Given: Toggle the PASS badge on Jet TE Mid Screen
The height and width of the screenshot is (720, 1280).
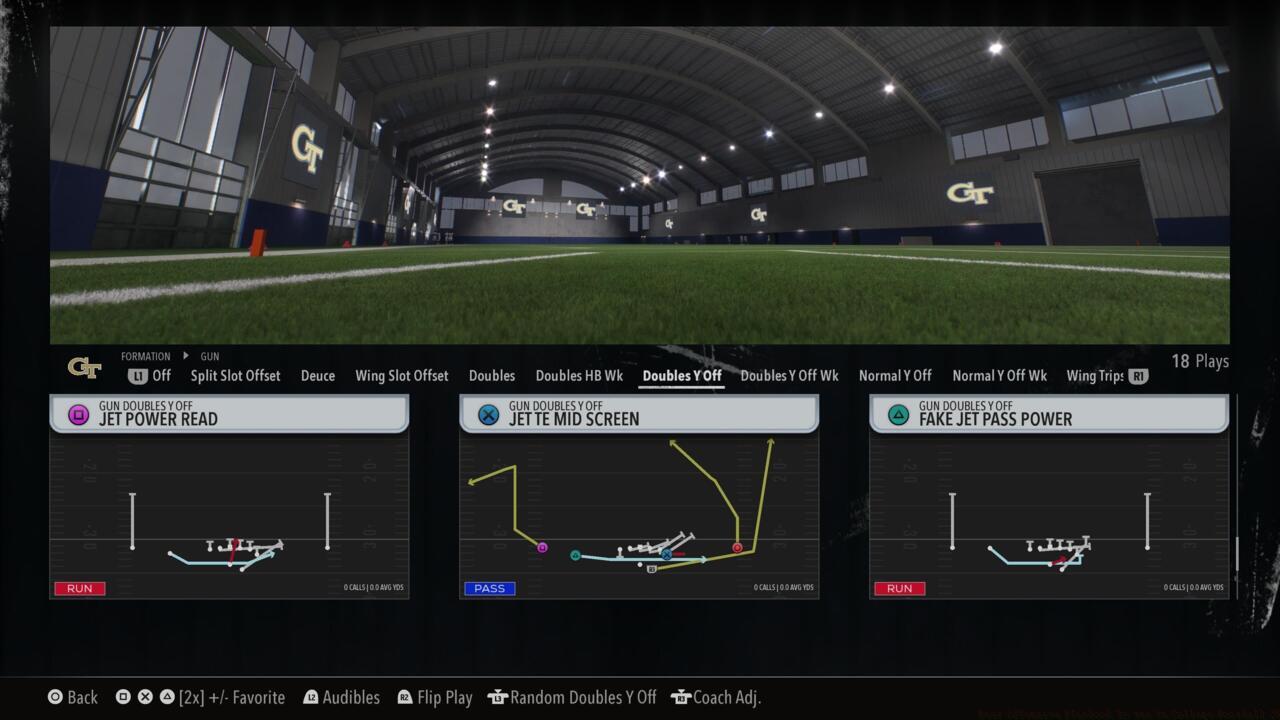Looking at the screenshot, I should click(x=489, y=588).
